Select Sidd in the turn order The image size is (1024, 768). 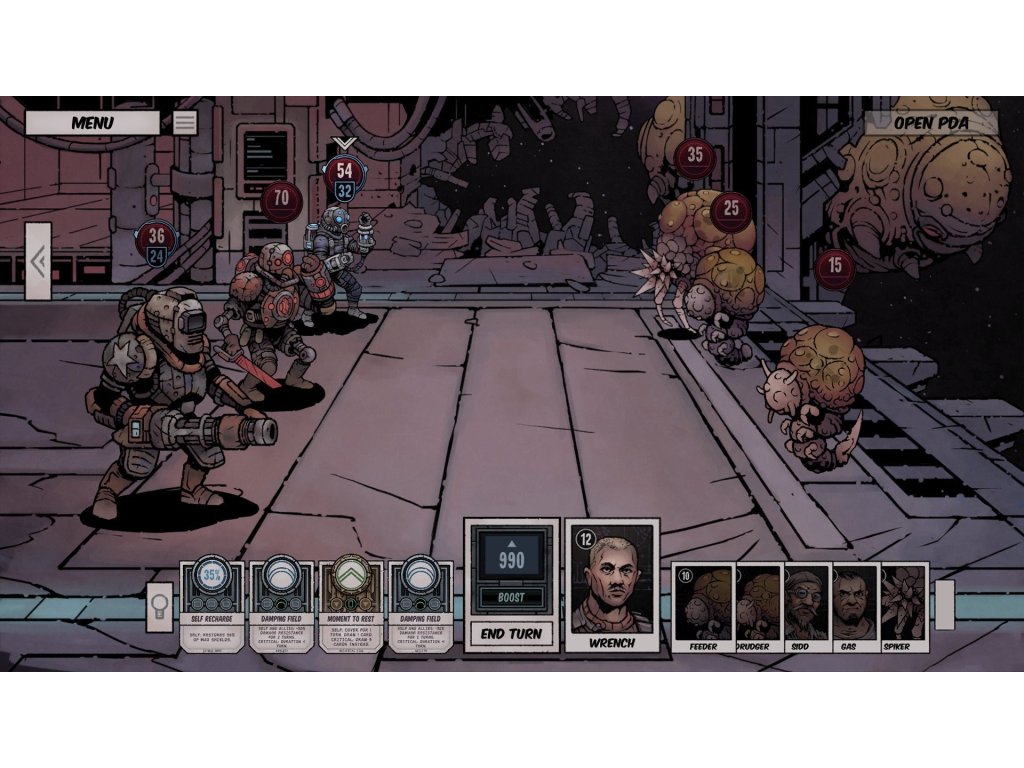(x=807, y=605)
